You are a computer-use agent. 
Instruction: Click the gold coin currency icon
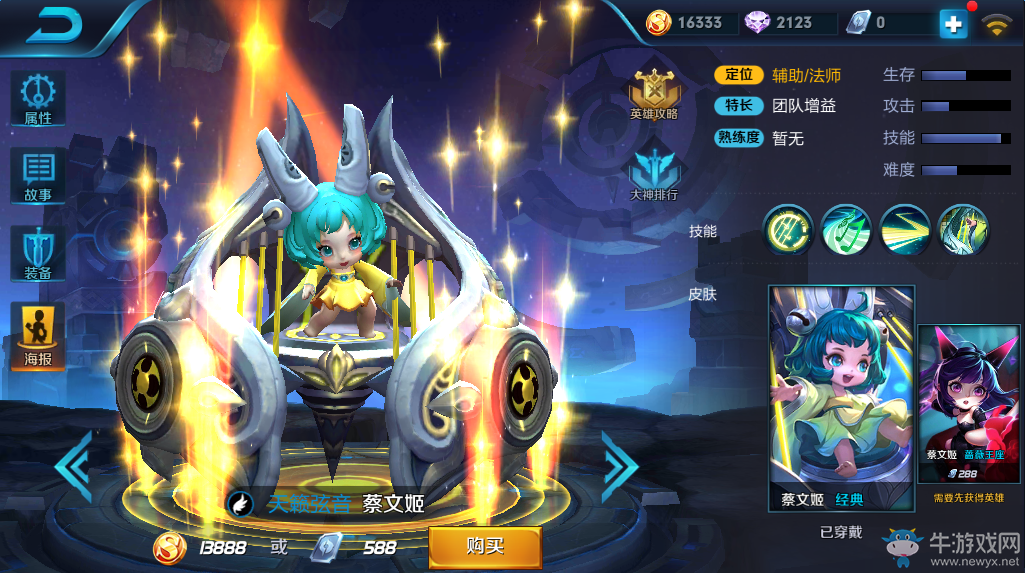[658, 23]
